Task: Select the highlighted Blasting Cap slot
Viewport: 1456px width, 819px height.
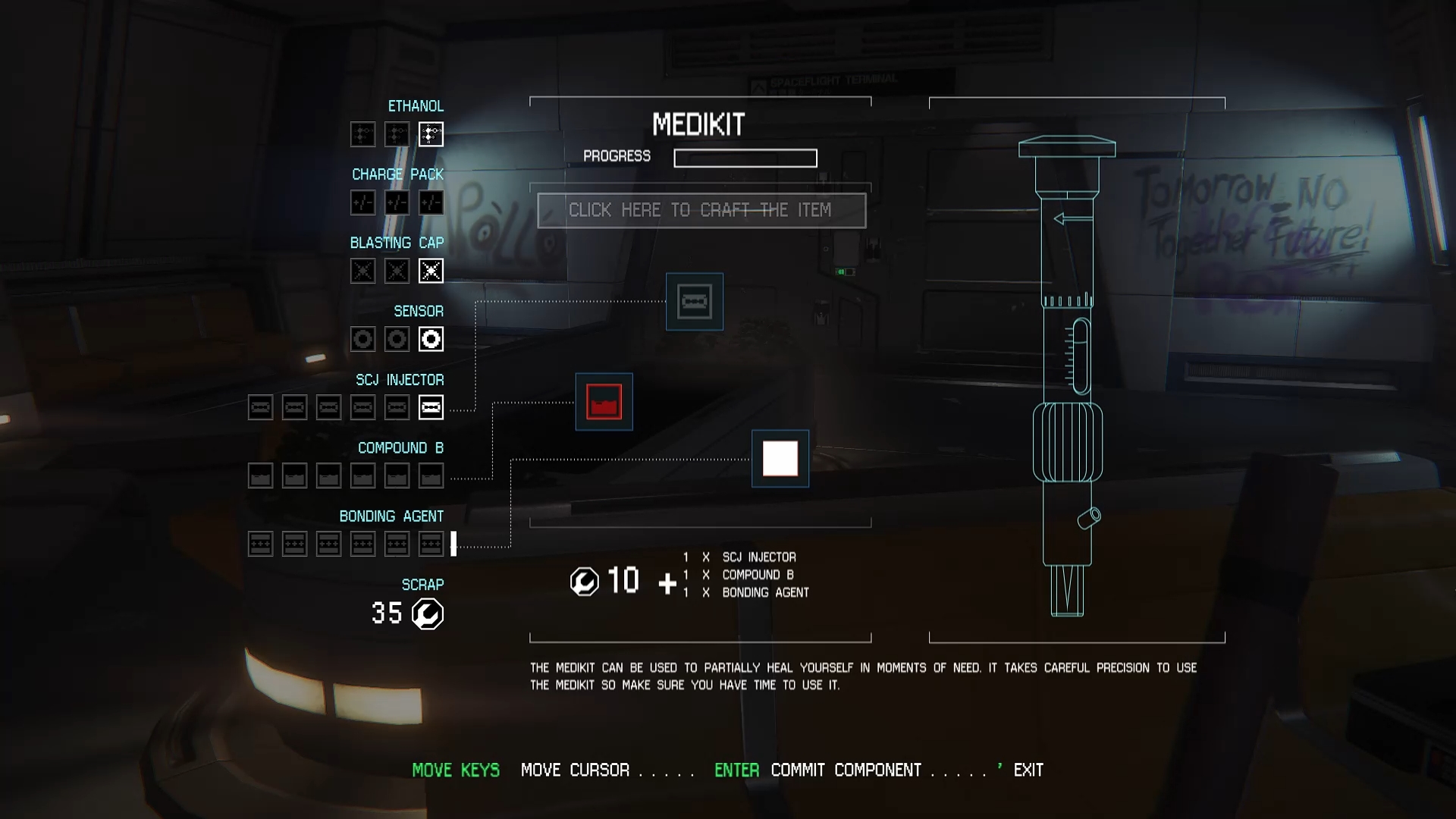Action: coord(431,271)
